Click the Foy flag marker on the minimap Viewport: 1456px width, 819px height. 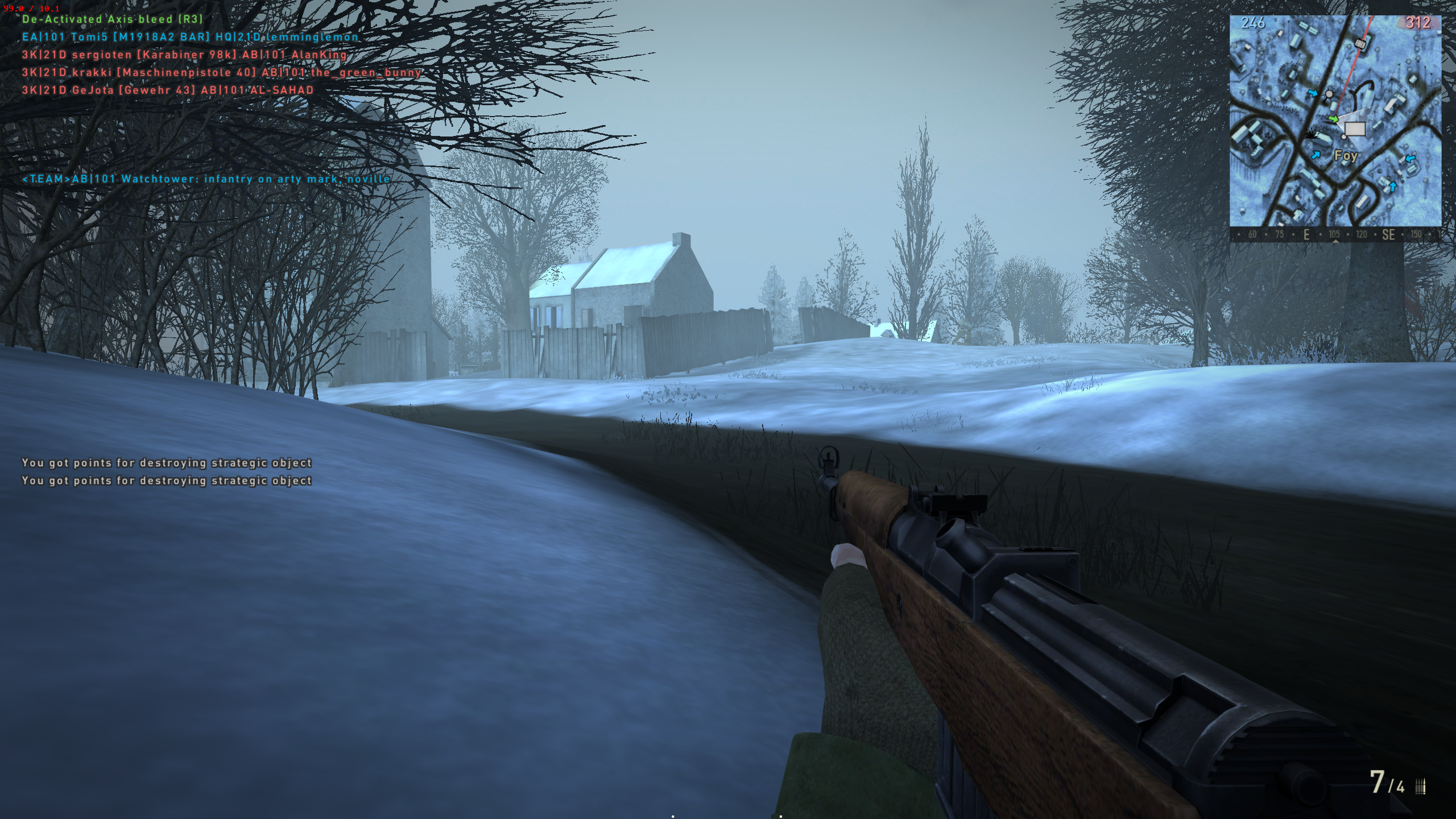pyautogui.click(x=1355, y=130)
